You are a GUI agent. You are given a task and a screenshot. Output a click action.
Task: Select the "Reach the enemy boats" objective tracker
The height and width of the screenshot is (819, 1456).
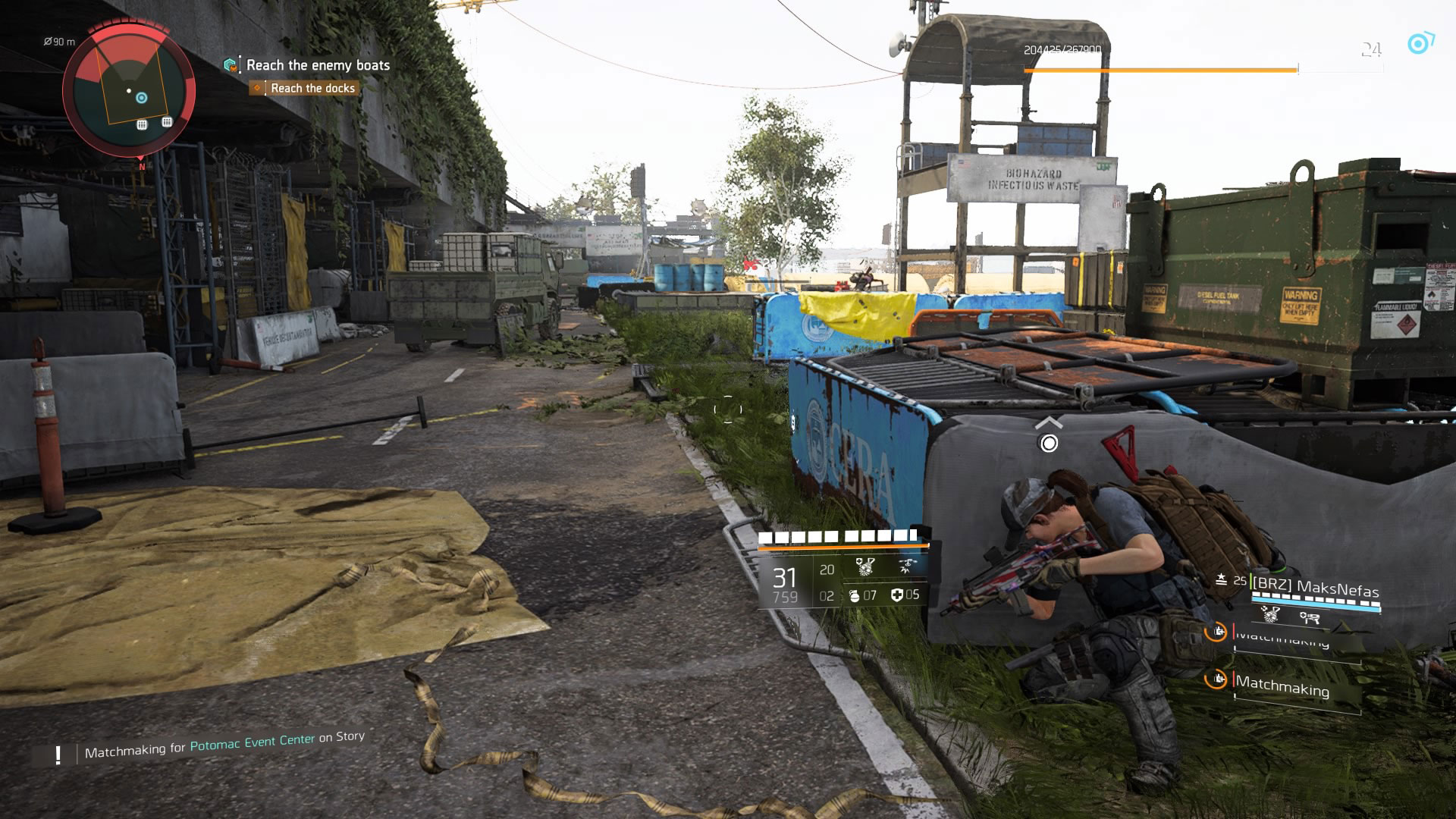tap(318, 66)
